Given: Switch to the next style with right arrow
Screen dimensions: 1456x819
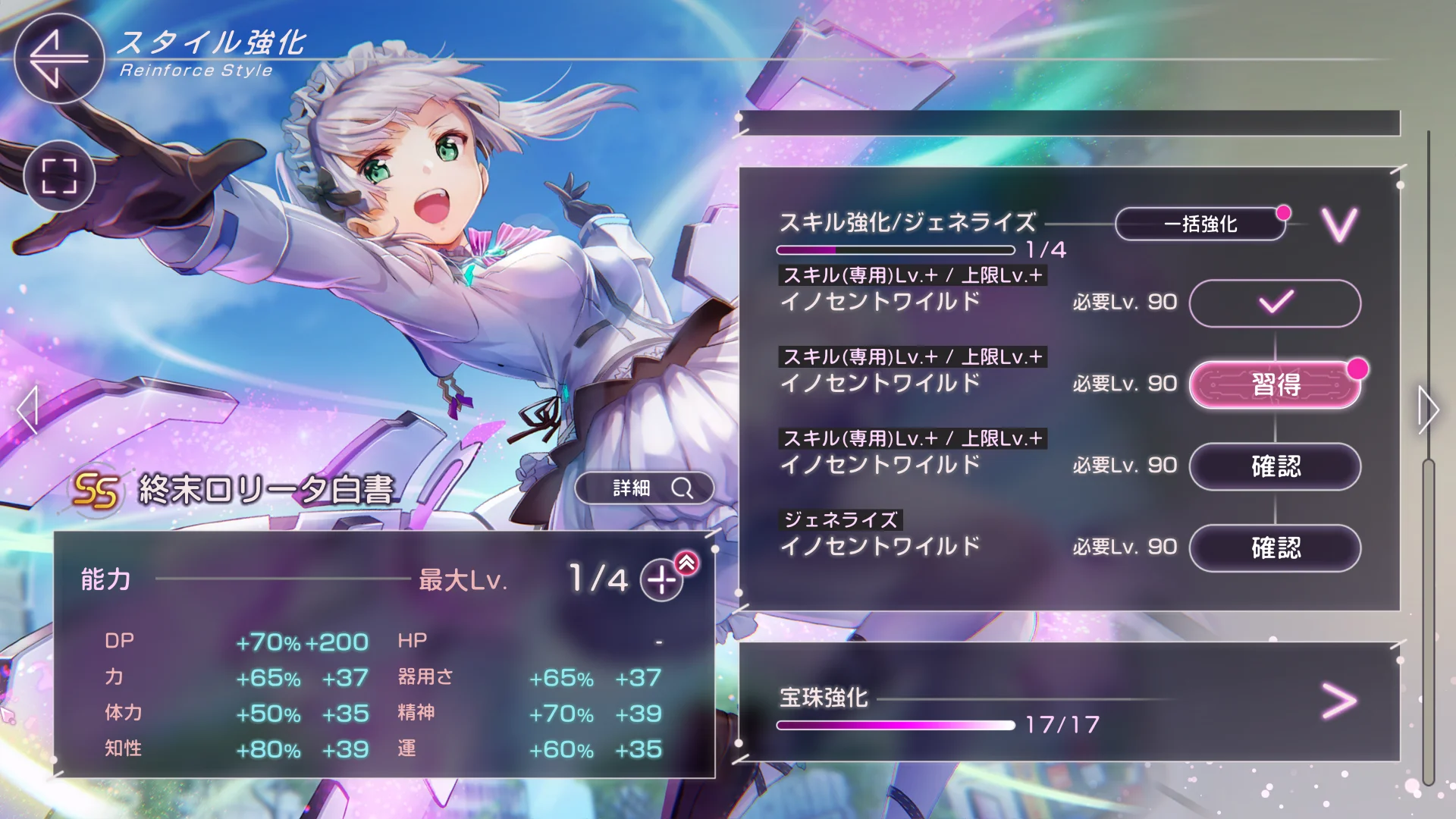Looking at the screenshot, I should tap(1428, 410).
